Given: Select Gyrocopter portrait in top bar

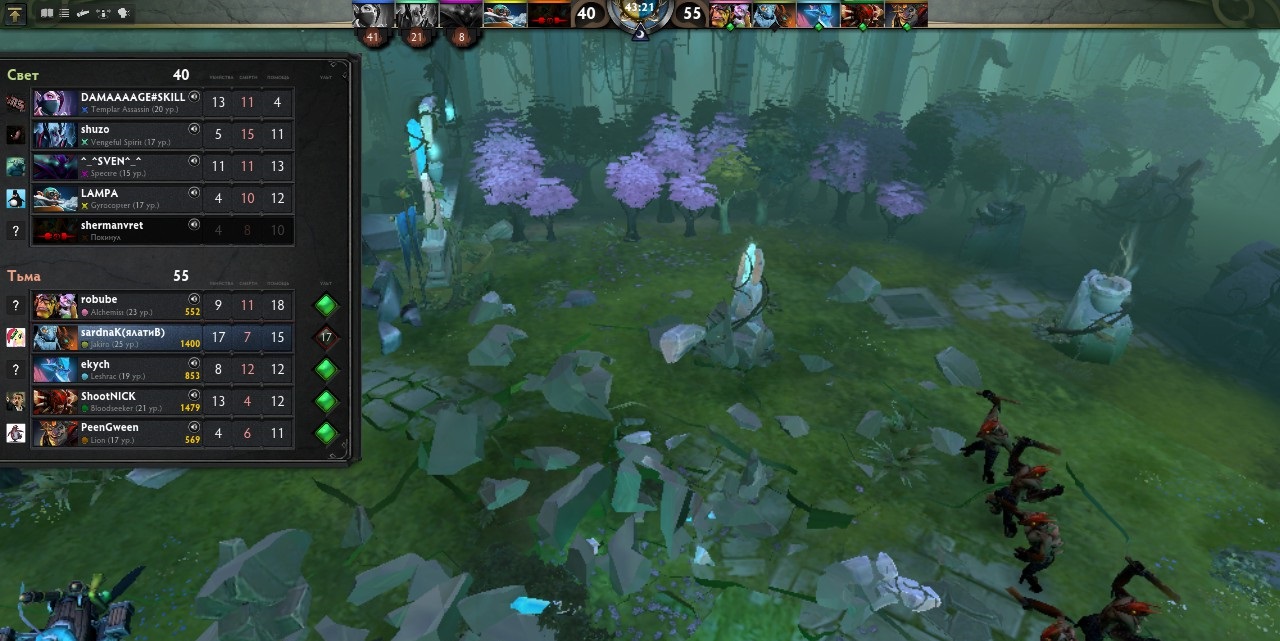Looking at the screenshot, I should point(505,14).
